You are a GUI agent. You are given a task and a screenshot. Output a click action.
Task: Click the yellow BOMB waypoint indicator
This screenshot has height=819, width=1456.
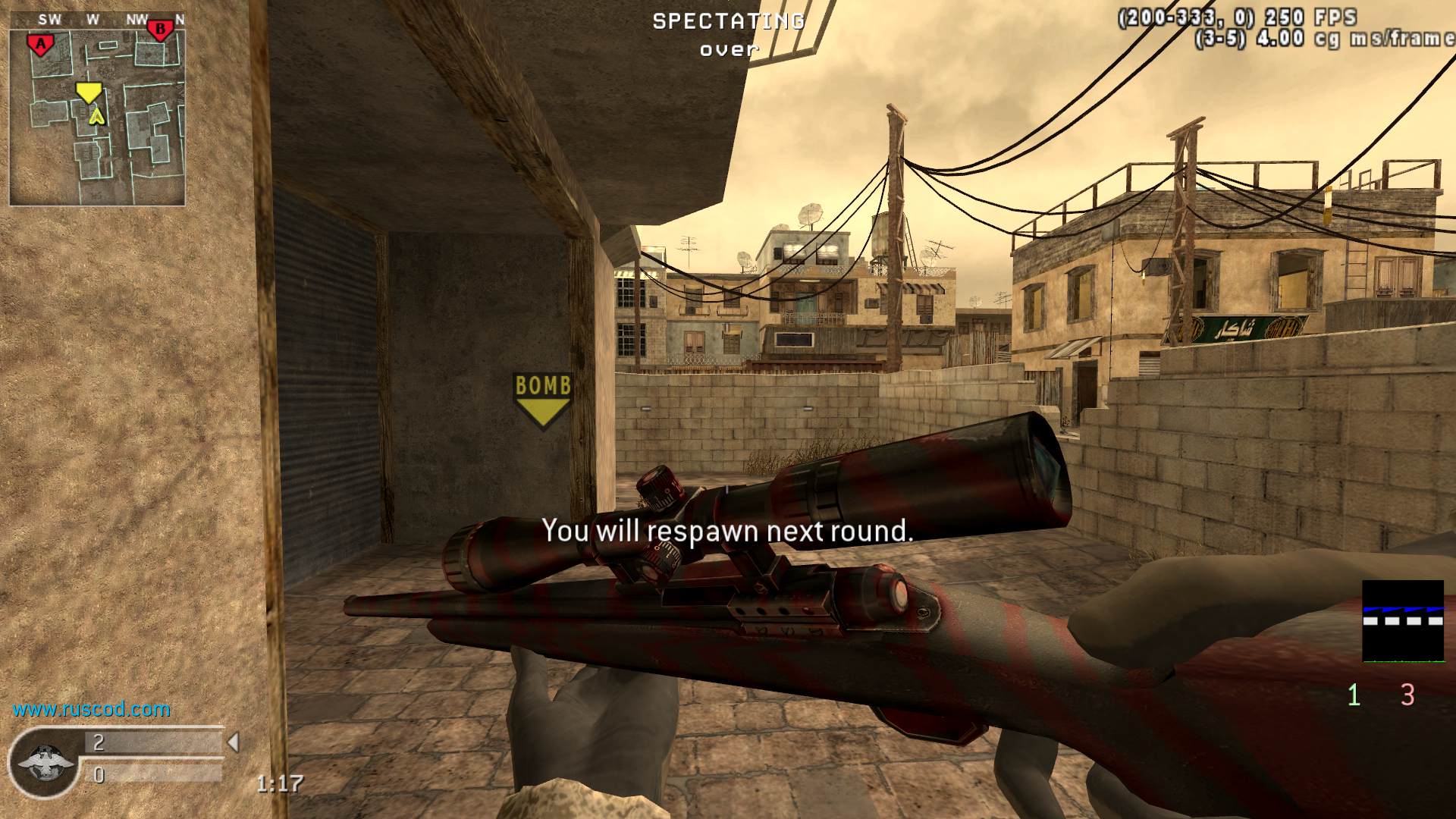542,399
